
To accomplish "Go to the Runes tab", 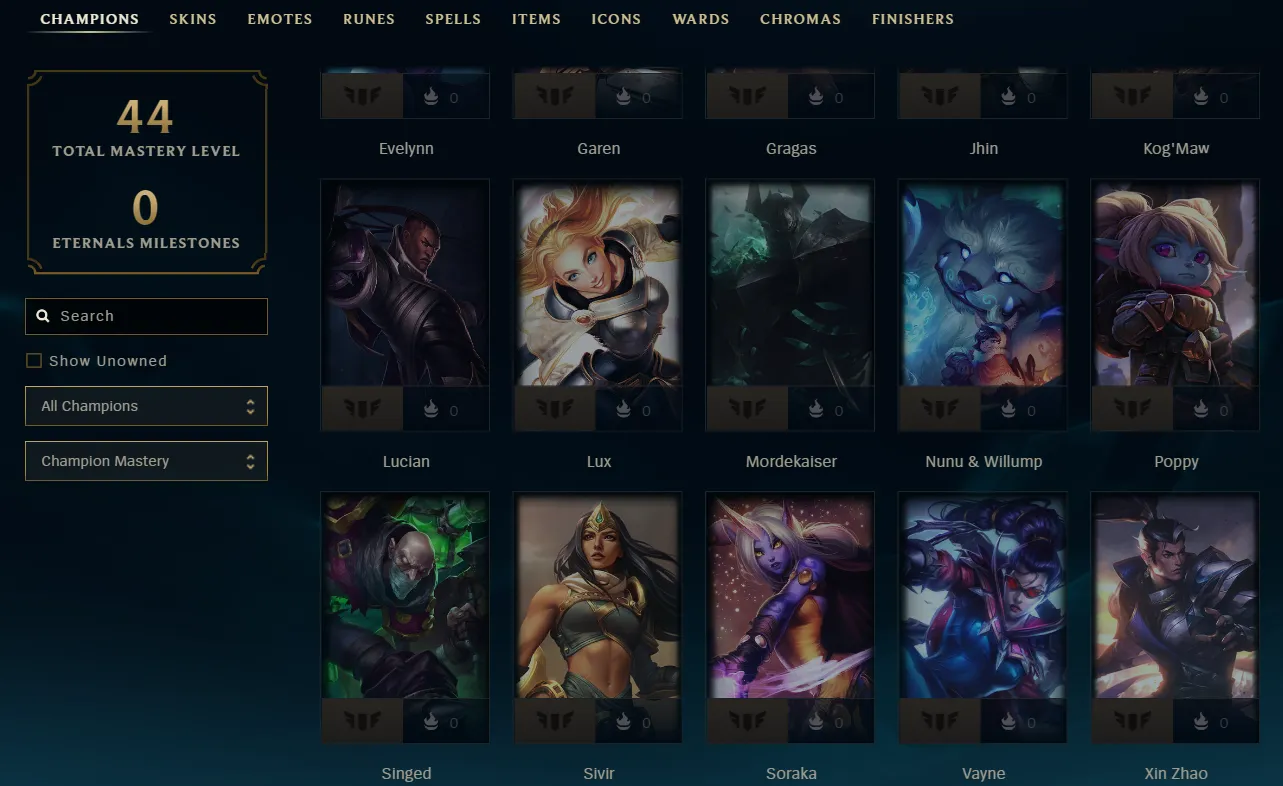I will click(x=369, y=19).
